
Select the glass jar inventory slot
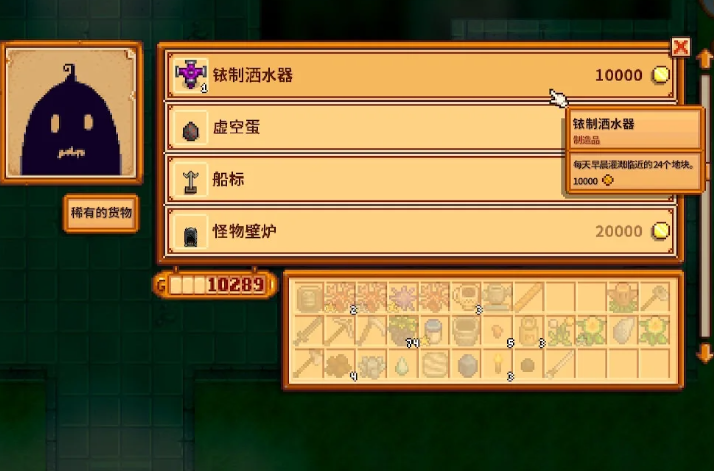[434, 330]
